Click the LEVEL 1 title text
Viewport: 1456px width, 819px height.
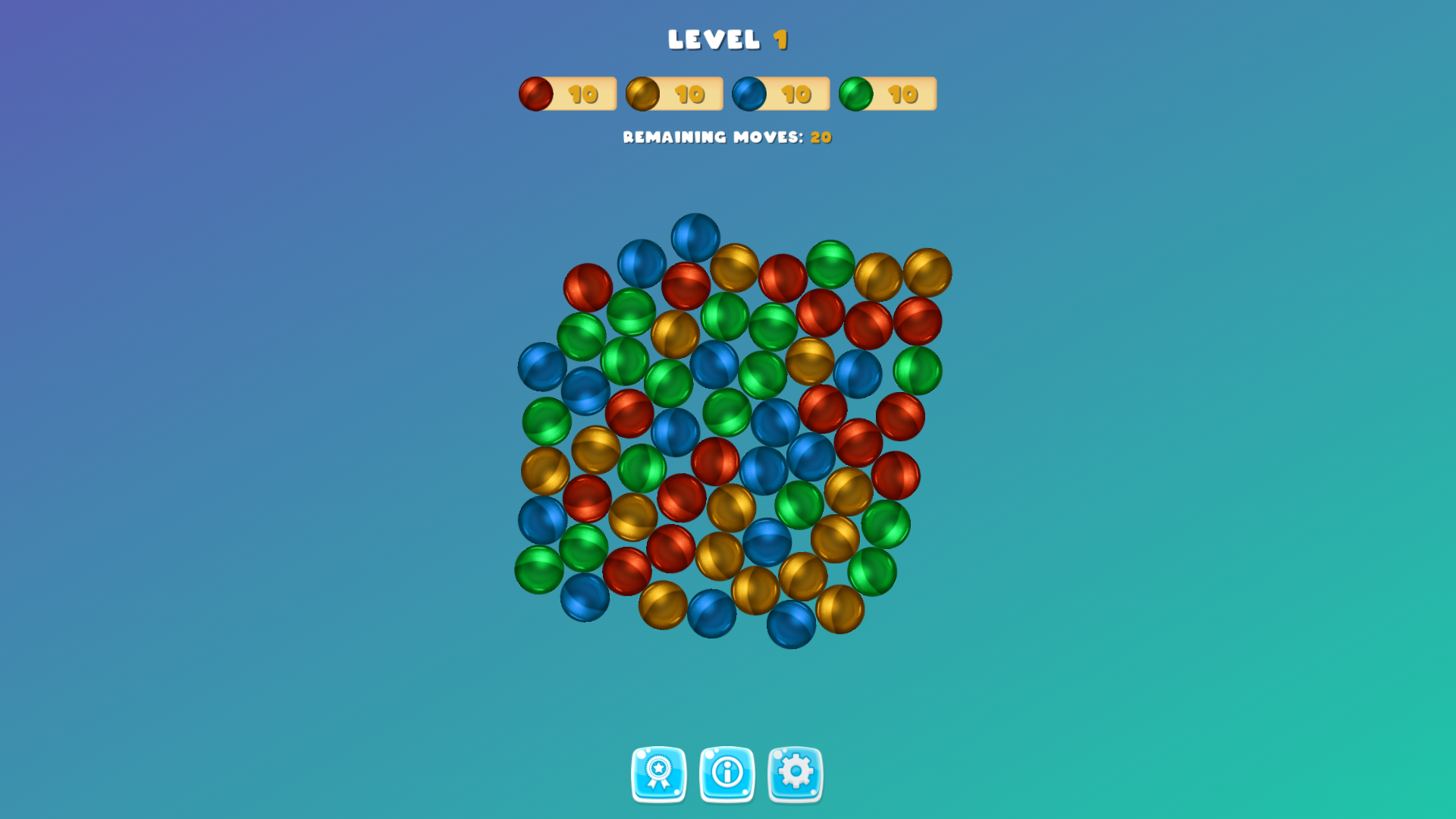(728, 39)
